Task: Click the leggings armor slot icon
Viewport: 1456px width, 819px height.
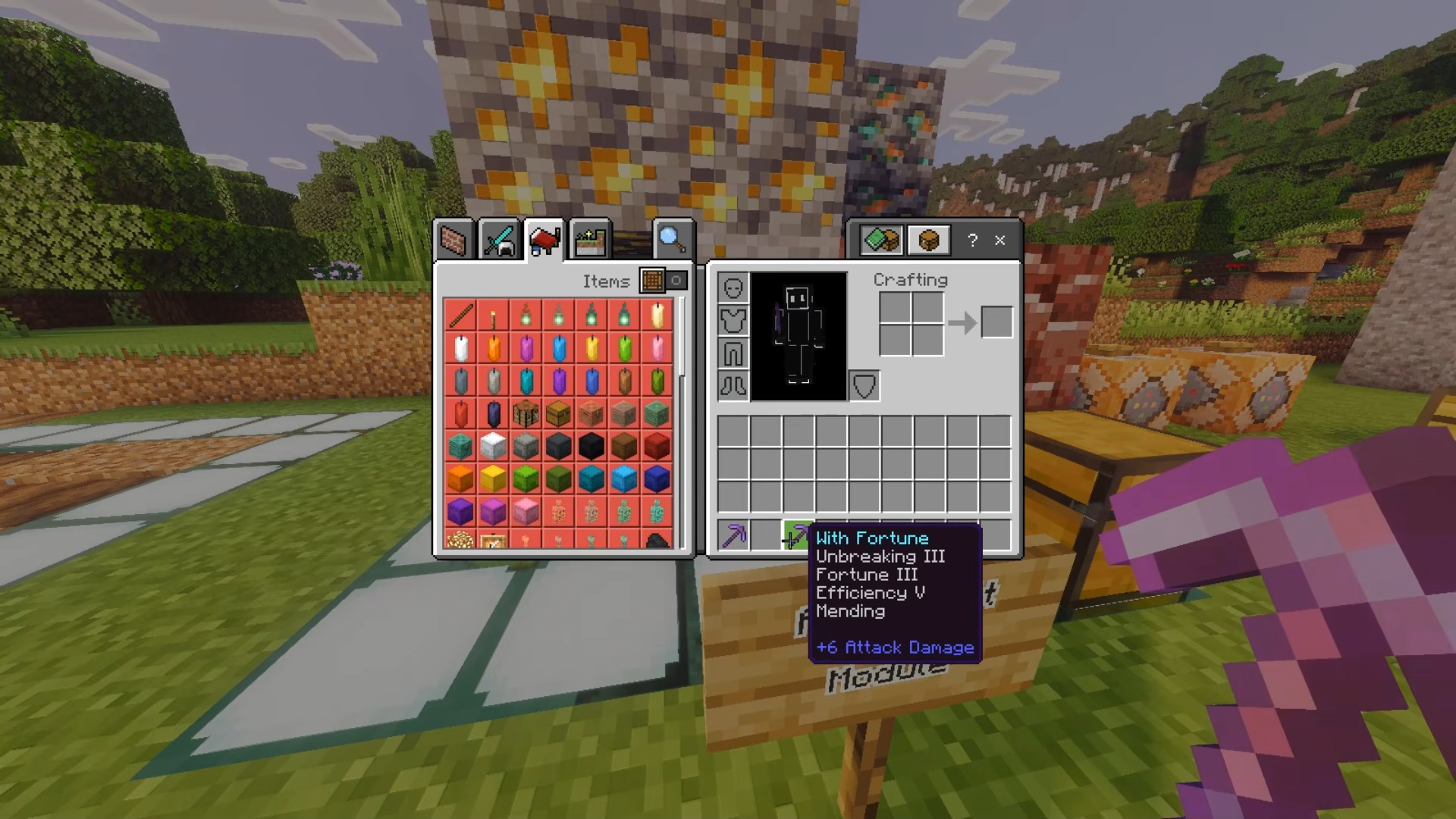Action: click(x=733, y=353)
